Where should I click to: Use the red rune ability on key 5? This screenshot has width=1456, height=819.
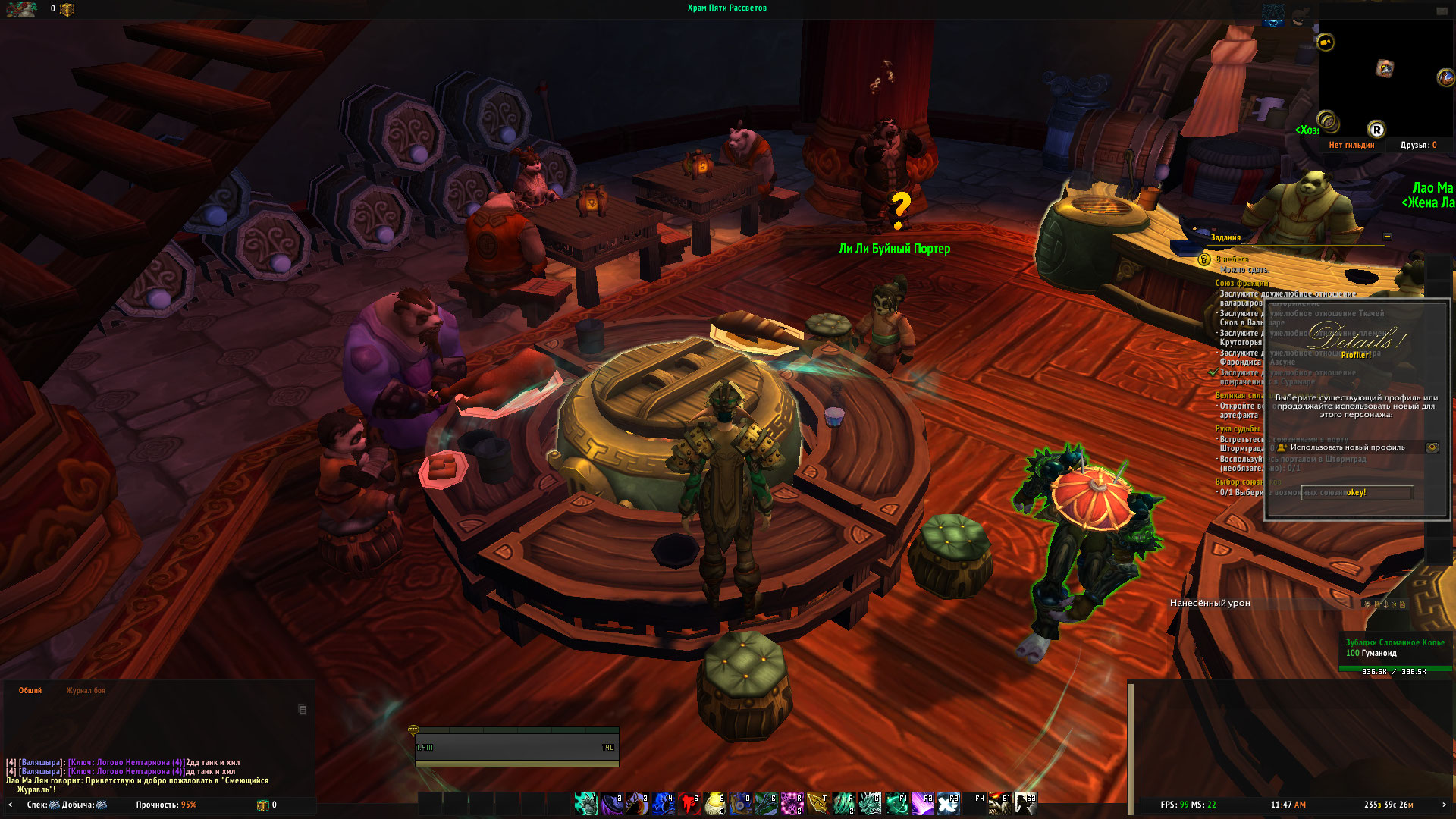pyautogui.click(x=689, y=804)
